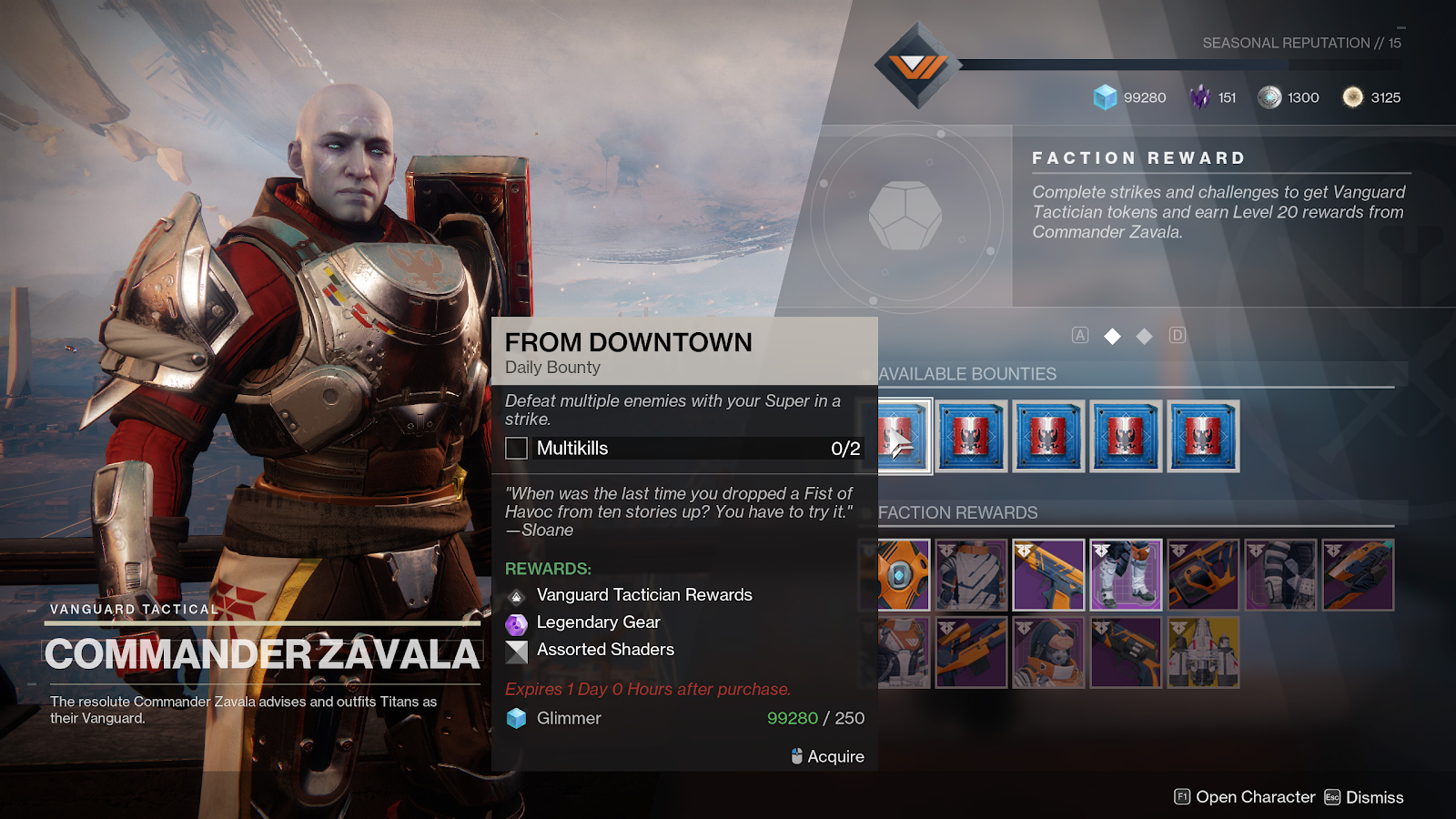View the hooded helmet reward

click(x=1048, y=652)
